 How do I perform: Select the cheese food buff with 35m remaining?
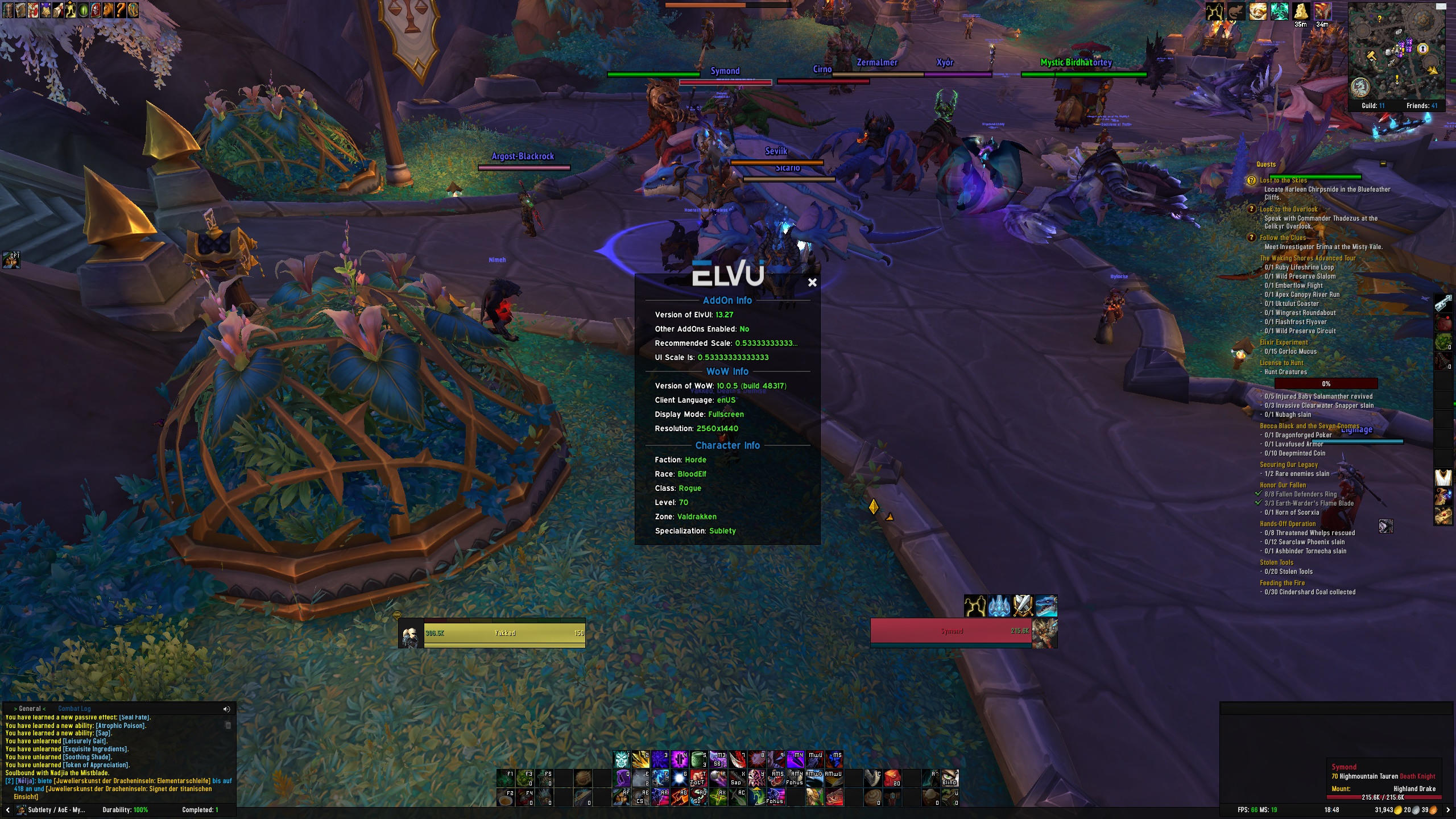pyautogui.click(x=1301, y=11)
